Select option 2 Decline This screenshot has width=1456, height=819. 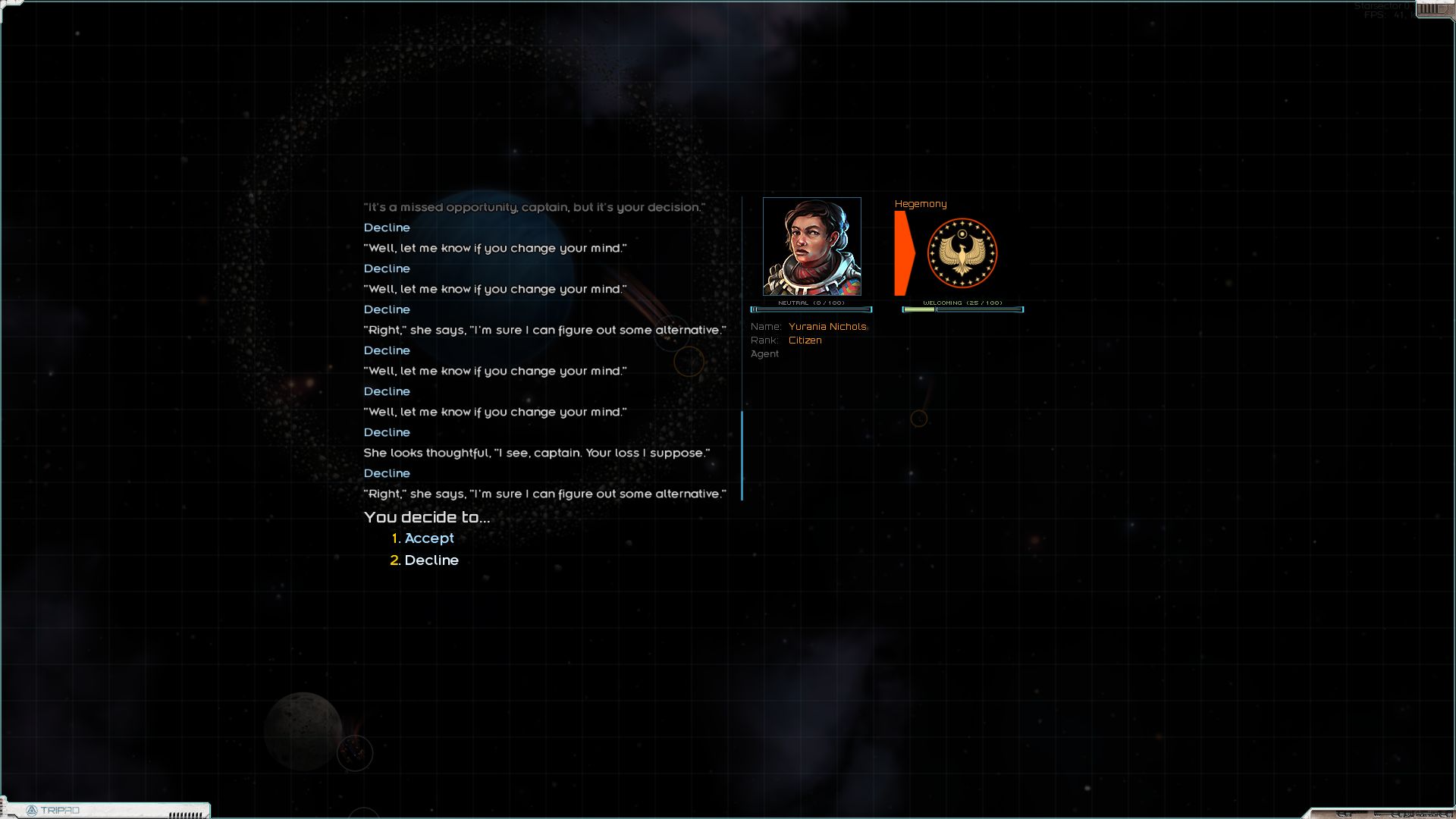click(431, 560)
